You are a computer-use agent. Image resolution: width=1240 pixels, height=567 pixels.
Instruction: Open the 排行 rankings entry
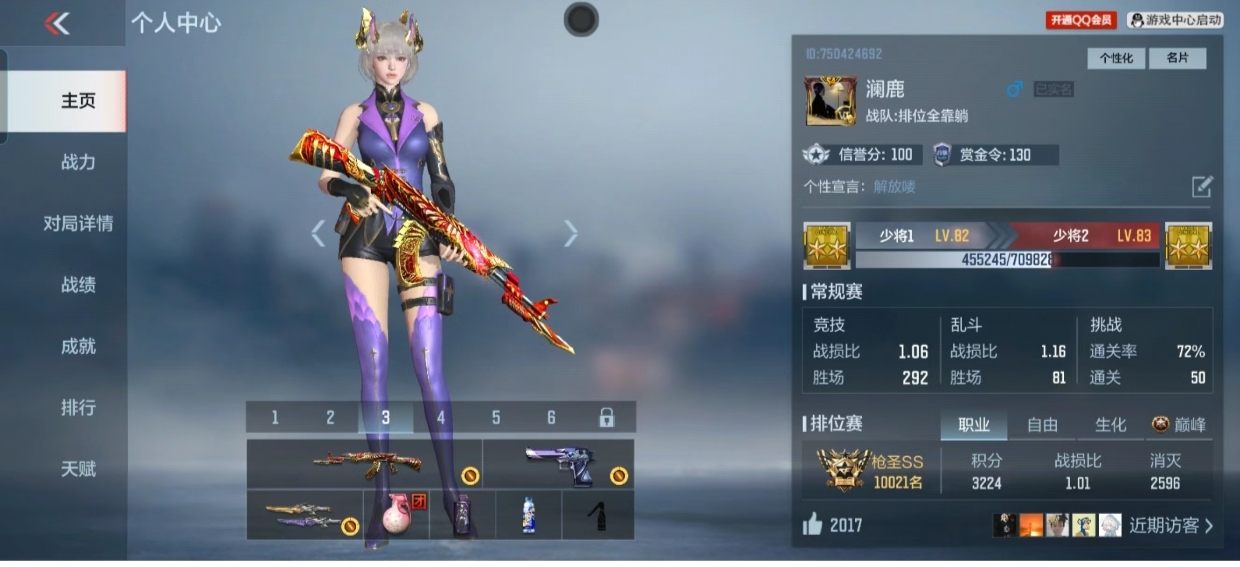coord(78,408)
